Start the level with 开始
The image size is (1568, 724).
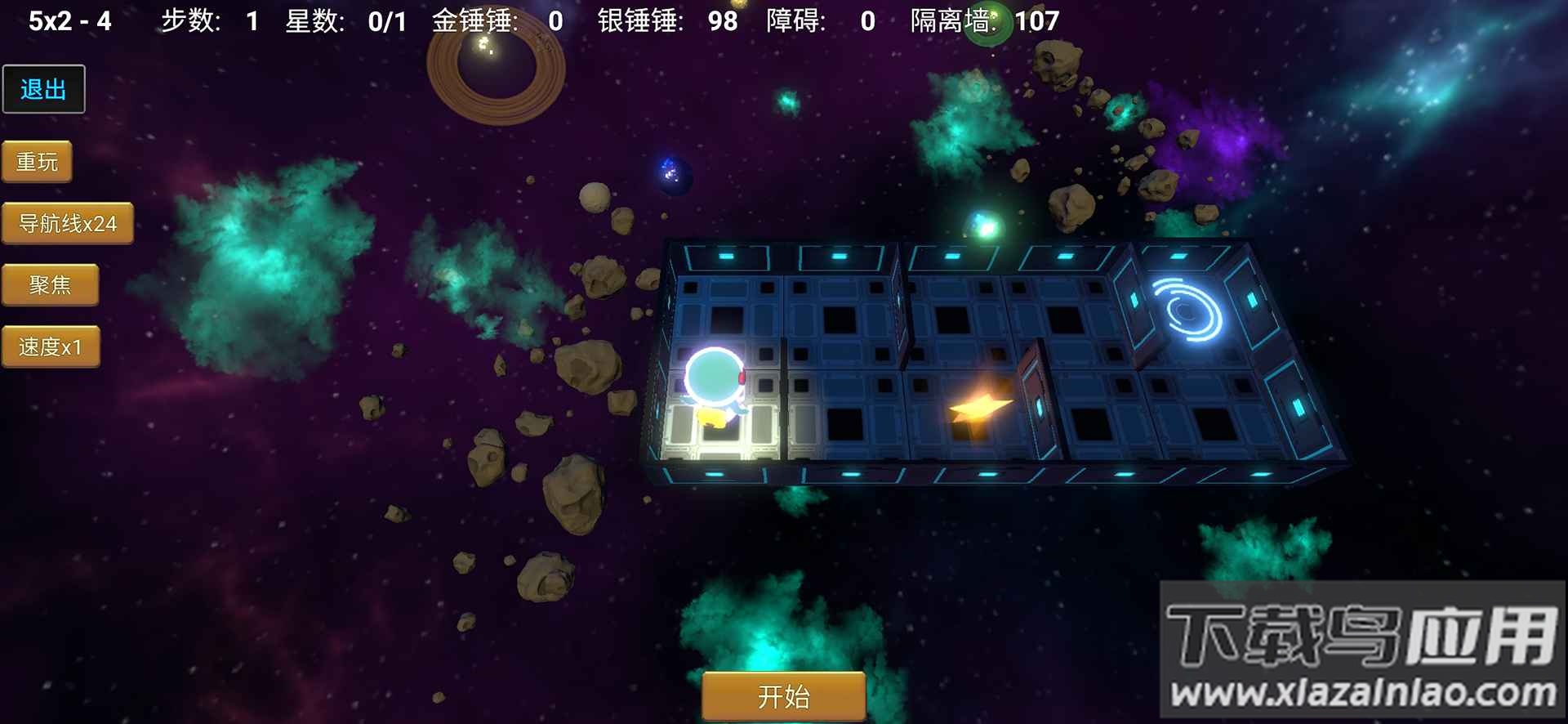pyautogui.click(x=783, y=696)
